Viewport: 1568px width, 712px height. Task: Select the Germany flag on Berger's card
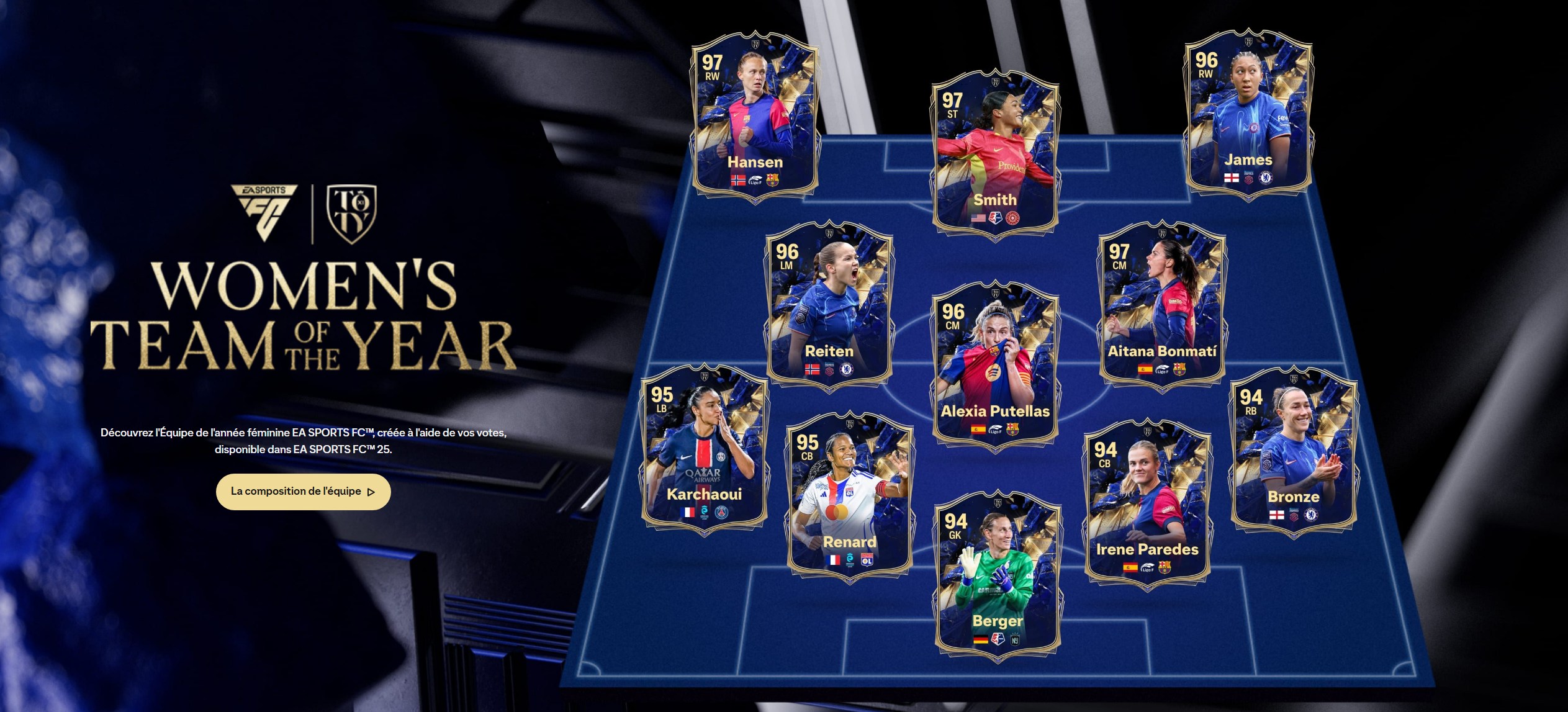[x=981, y=639]
